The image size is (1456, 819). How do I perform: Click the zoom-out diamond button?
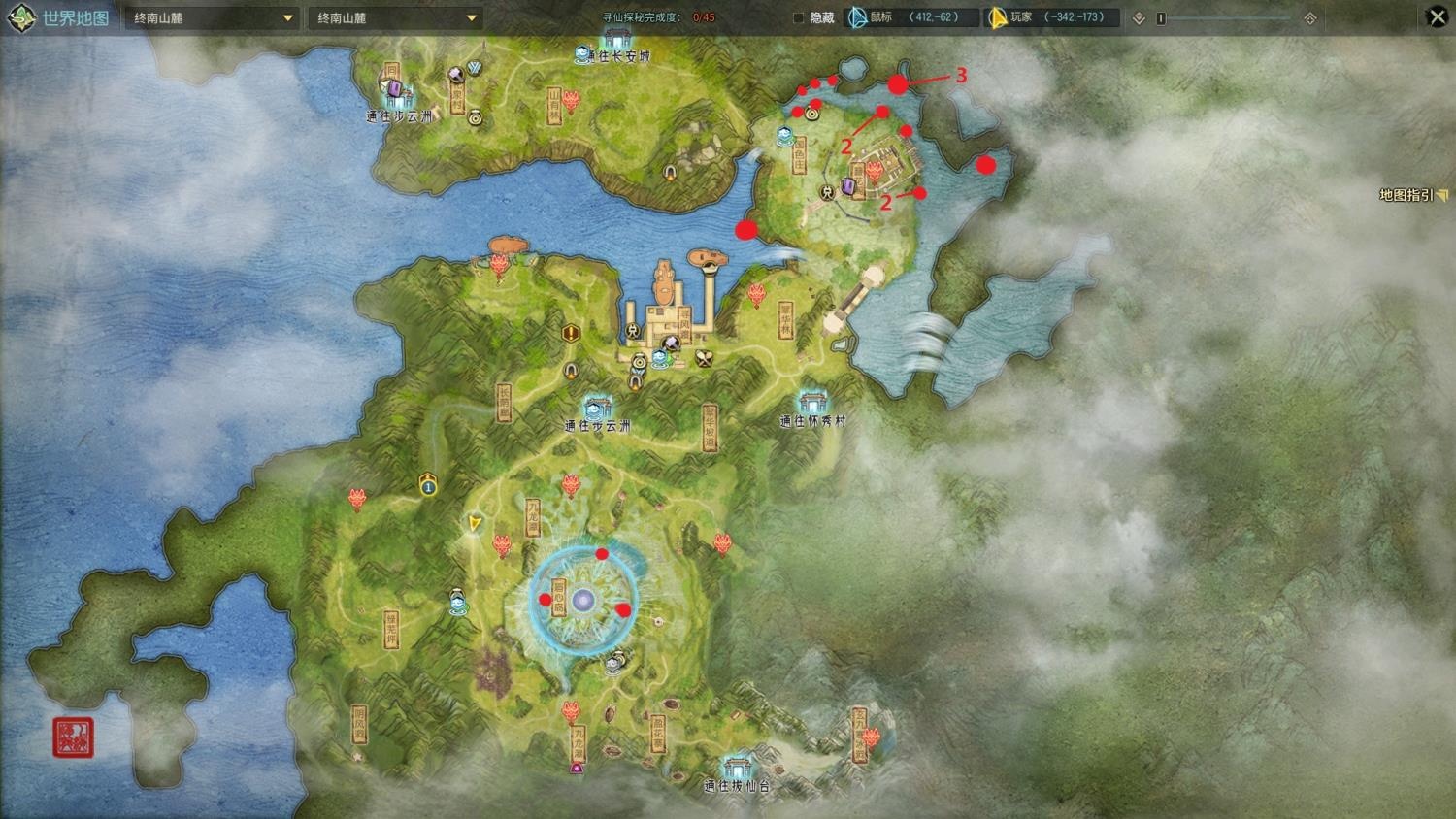click(x=1139, y=18)
